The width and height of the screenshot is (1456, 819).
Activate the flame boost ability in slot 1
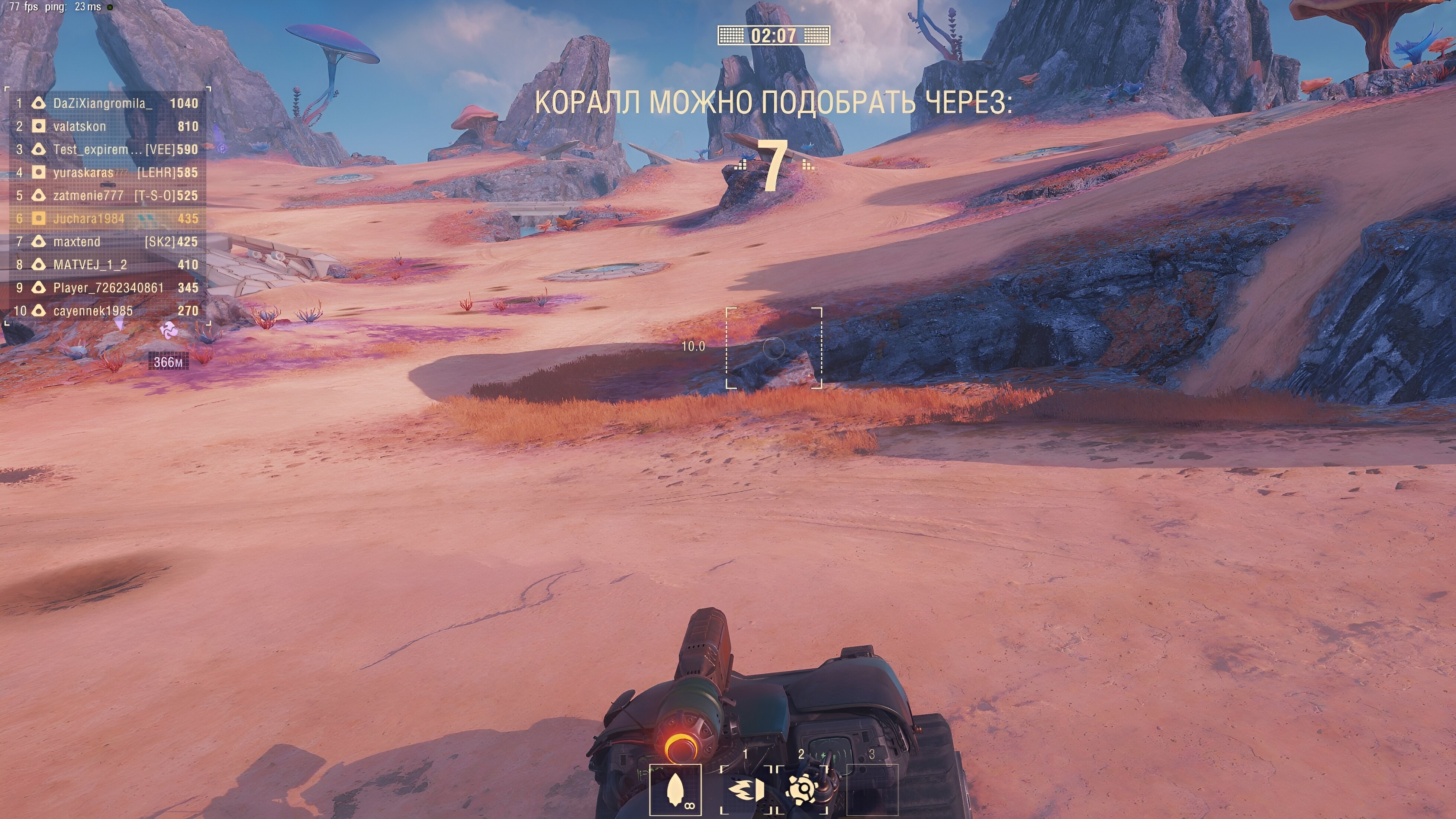click(x=745, y=789)
